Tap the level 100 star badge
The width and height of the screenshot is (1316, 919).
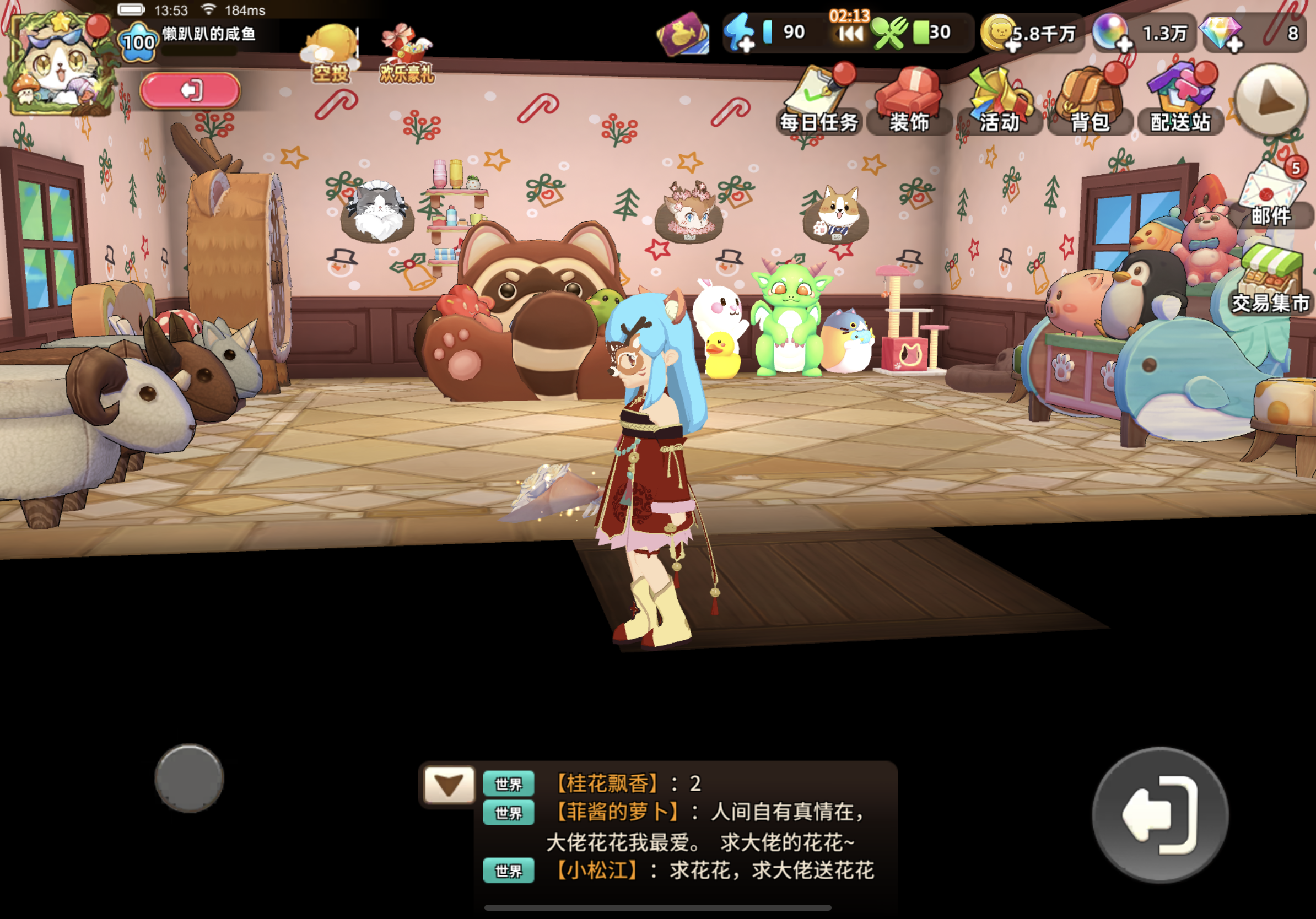(x=137, y=40)
